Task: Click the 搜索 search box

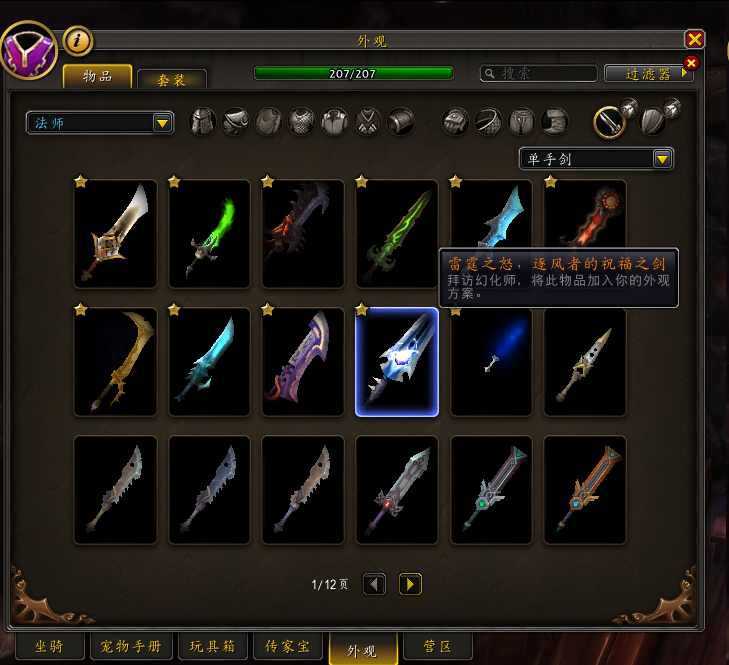Action: click(538, 73)
